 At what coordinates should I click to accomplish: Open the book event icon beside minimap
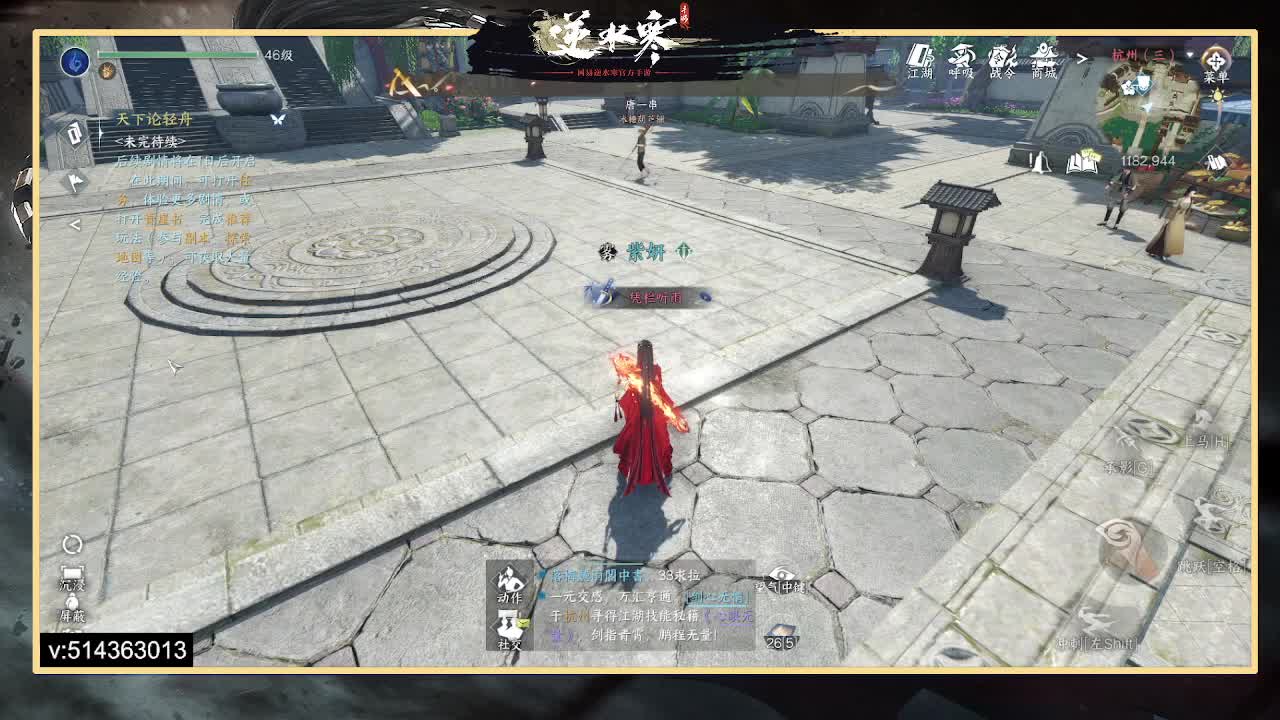pyautogui.click(x=1082, y=162)
